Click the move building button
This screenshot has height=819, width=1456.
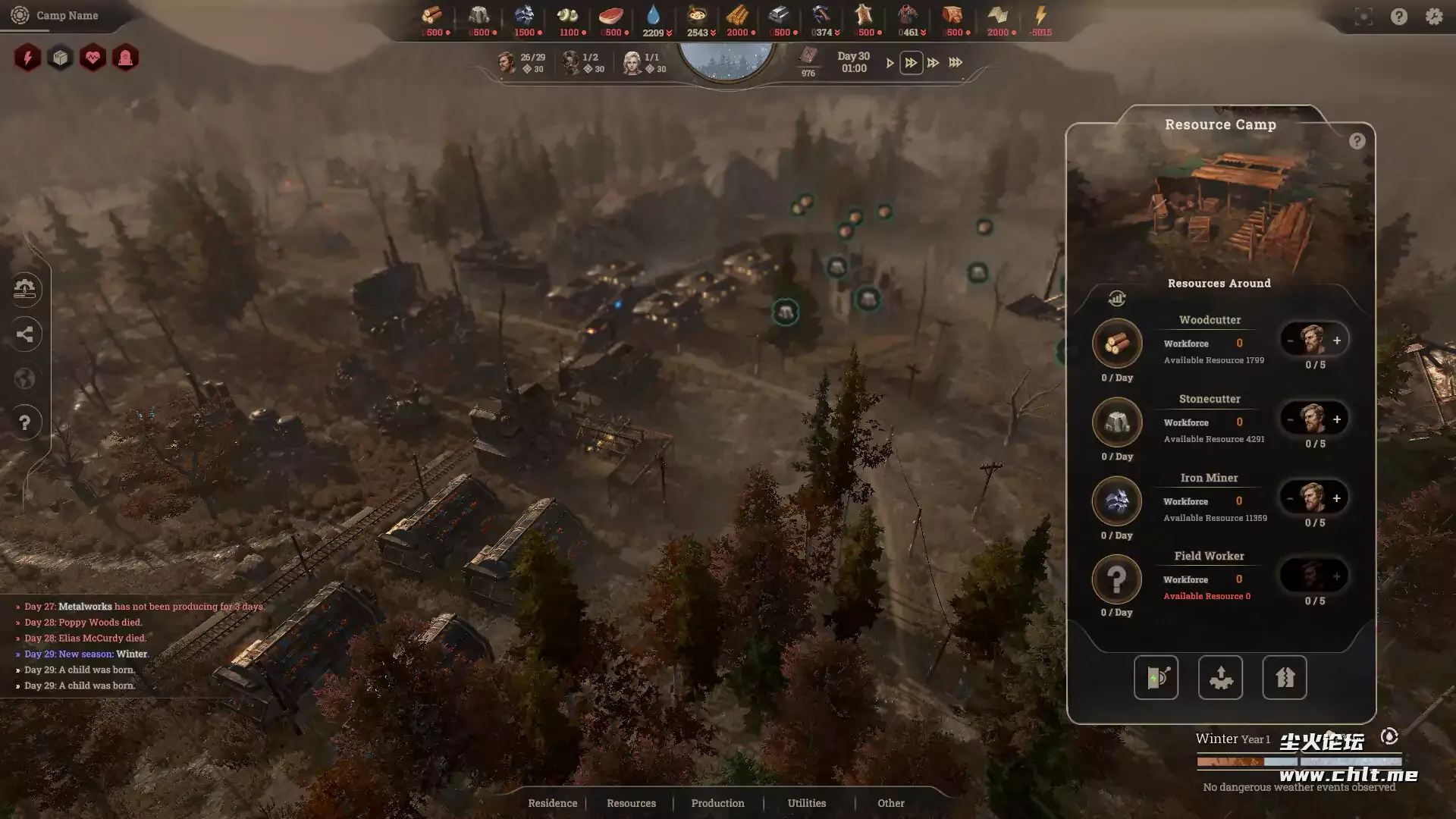tap(1220, 677)
